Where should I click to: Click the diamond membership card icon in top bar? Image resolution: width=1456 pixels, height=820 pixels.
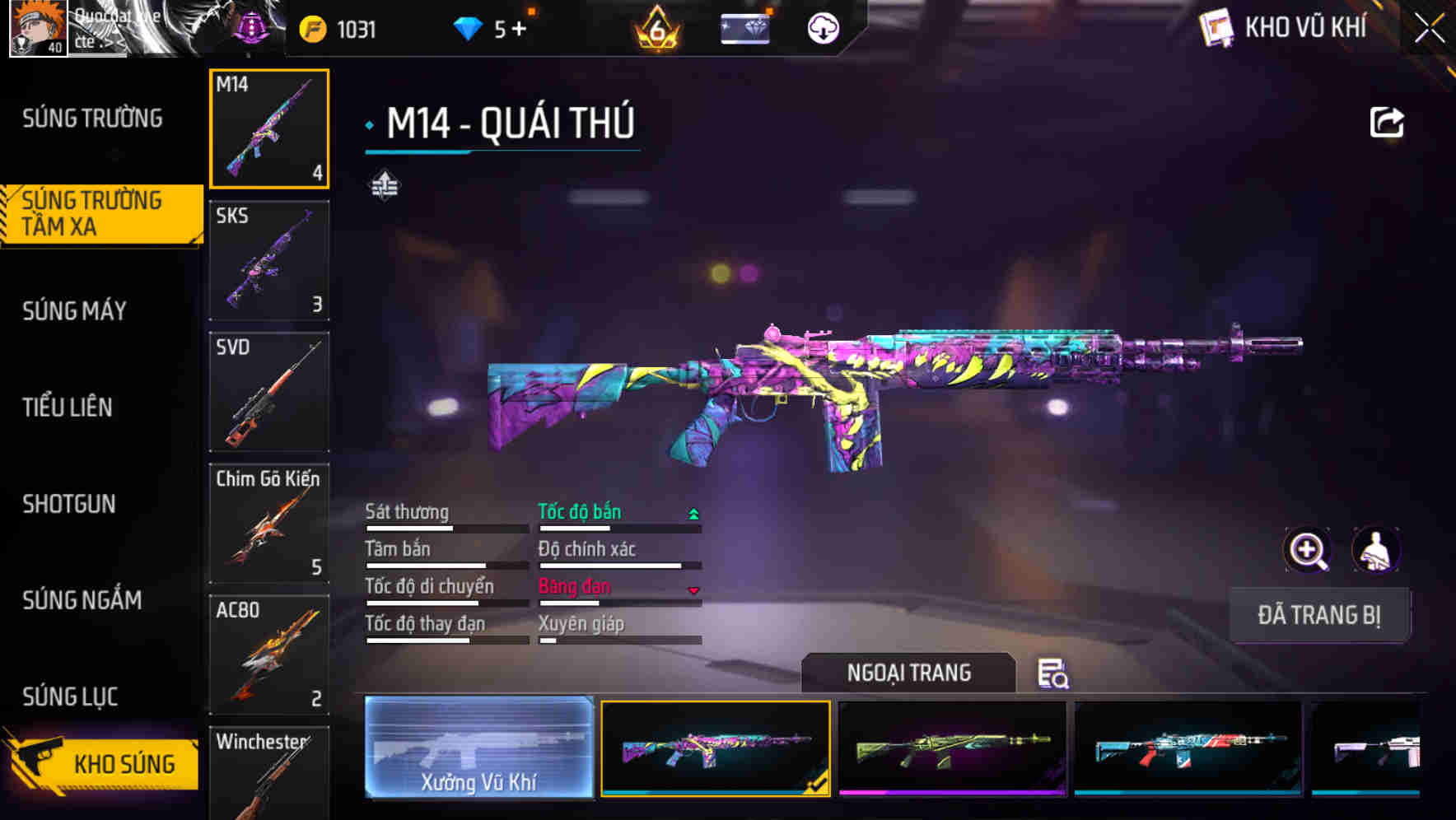[x=744, y=27]
